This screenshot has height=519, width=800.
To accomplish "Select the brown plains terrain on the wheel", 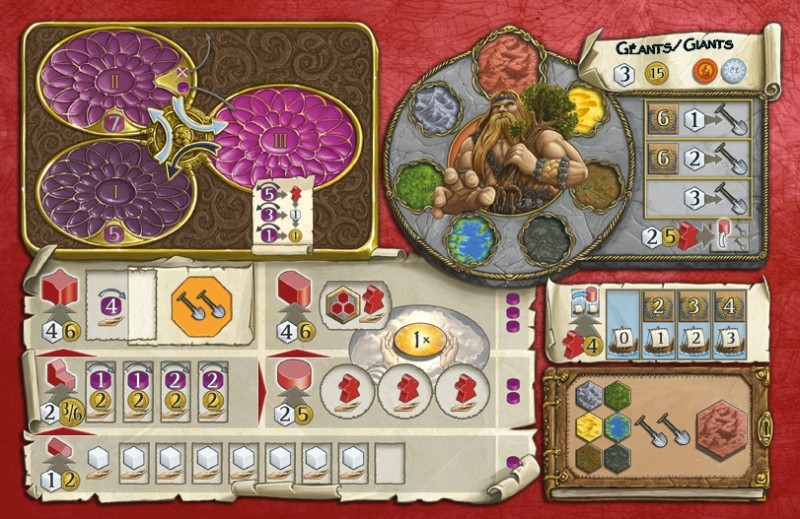I will pyautogui.click(x=596, y=183).
